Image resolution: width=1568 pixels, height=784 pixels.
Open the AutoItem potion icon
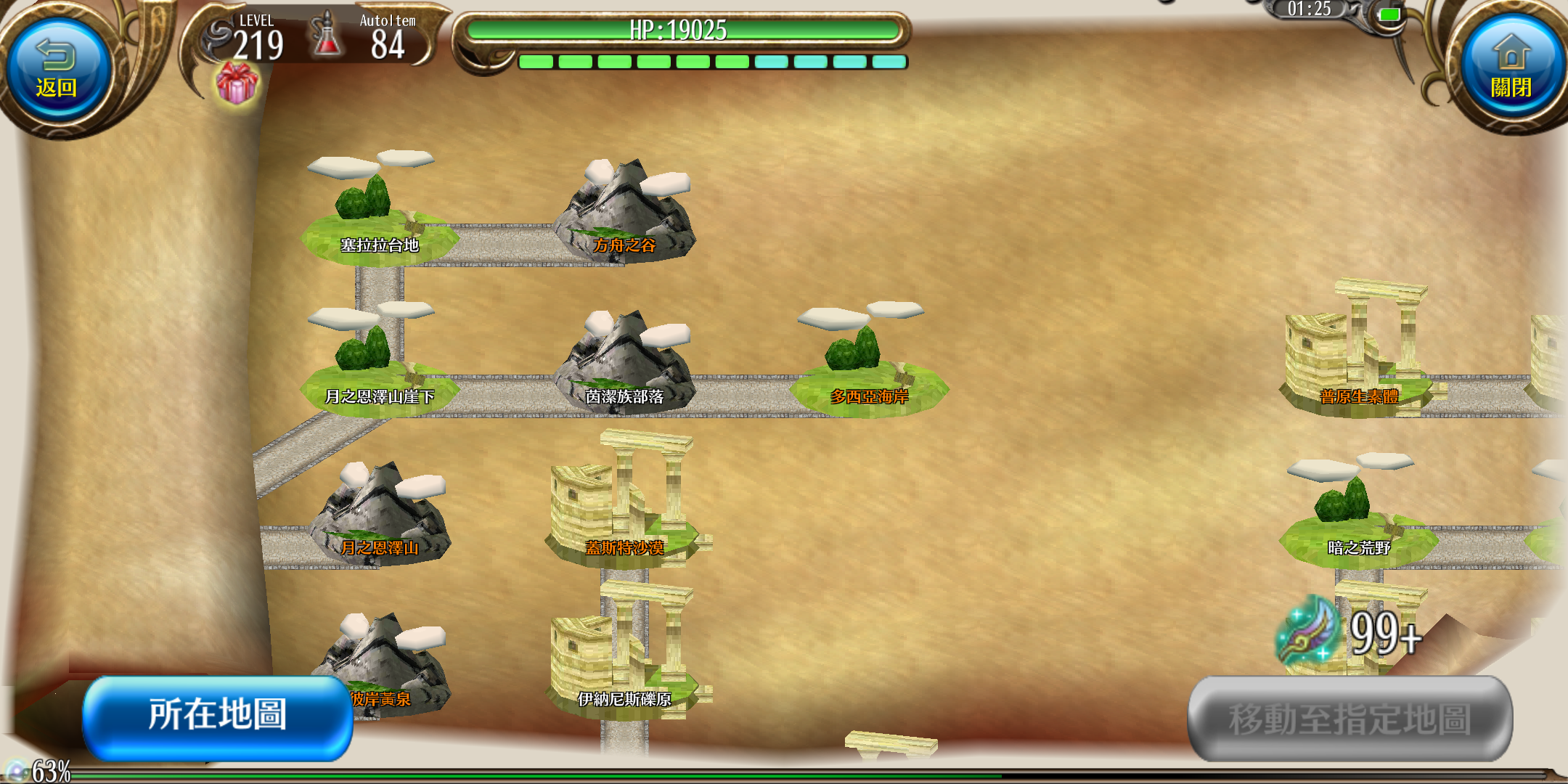328,36
